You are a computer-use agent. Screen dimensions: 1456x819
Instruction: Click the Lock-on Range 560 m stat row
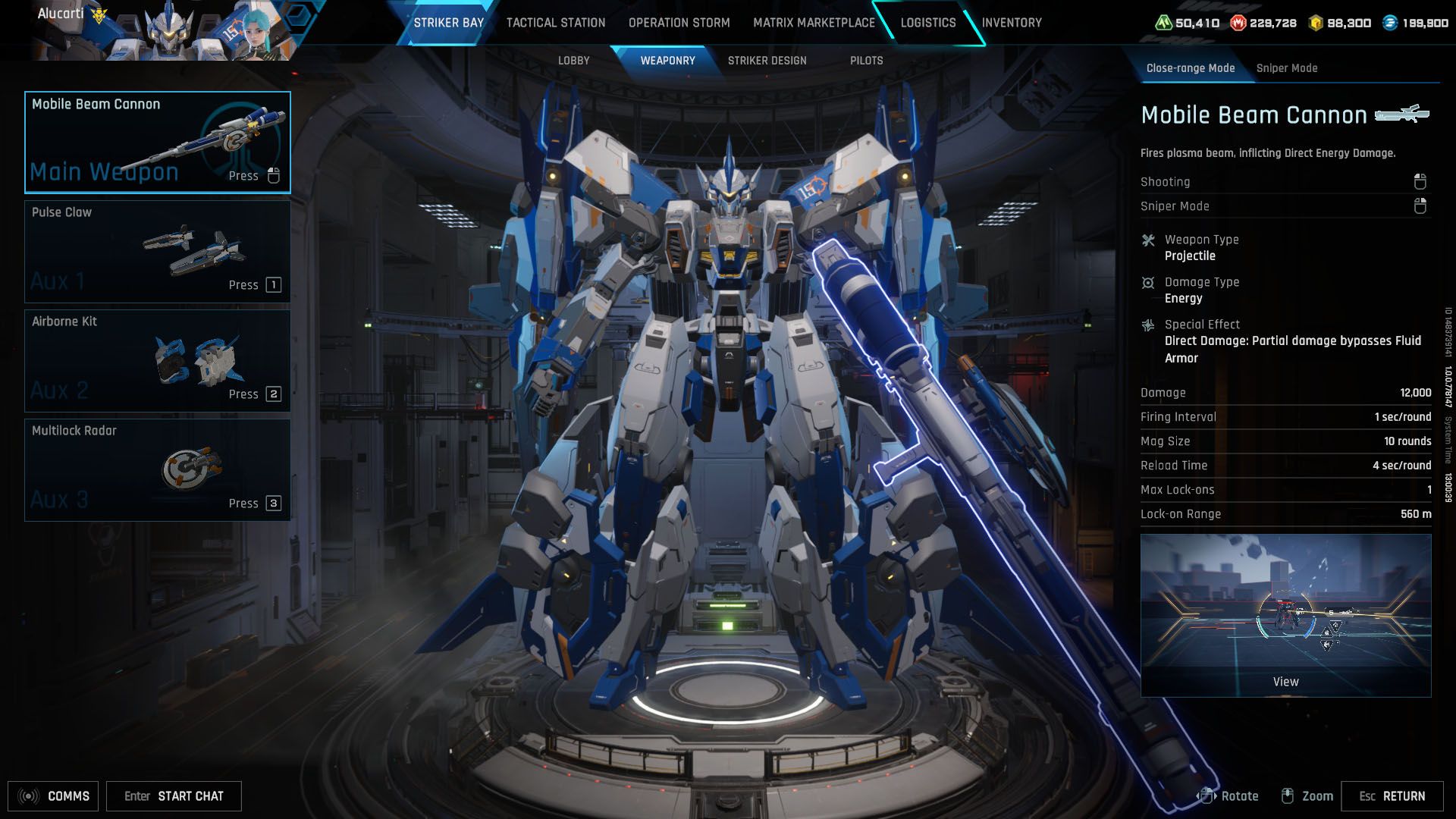[1285, 514]
